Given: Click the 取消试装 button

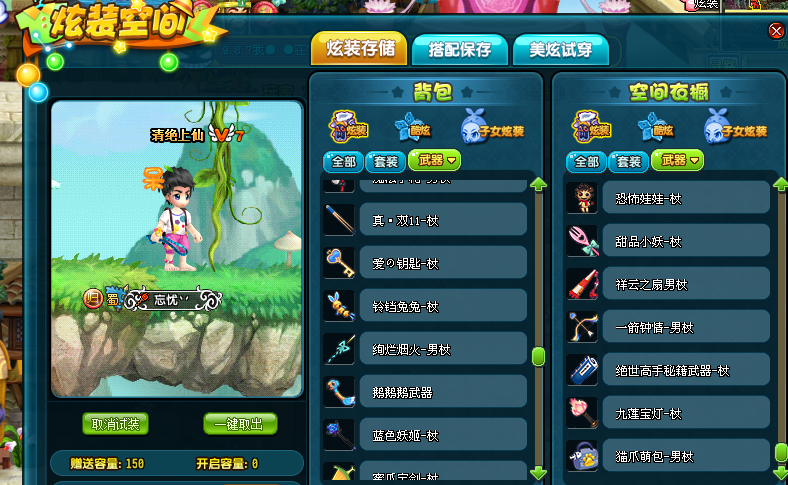Looking at the screenshot, I should tap(115, 424).
